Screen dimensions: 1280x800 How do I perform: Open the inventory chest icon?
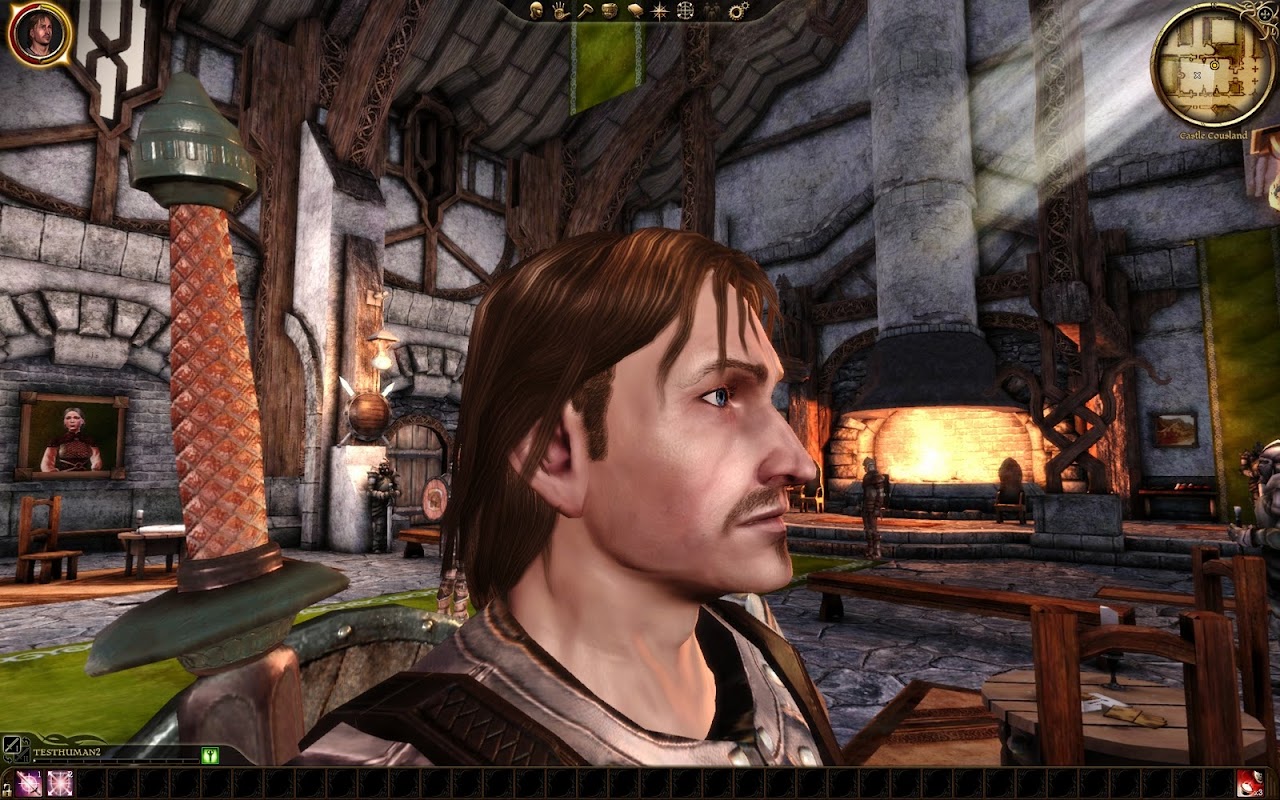(610, 11)
